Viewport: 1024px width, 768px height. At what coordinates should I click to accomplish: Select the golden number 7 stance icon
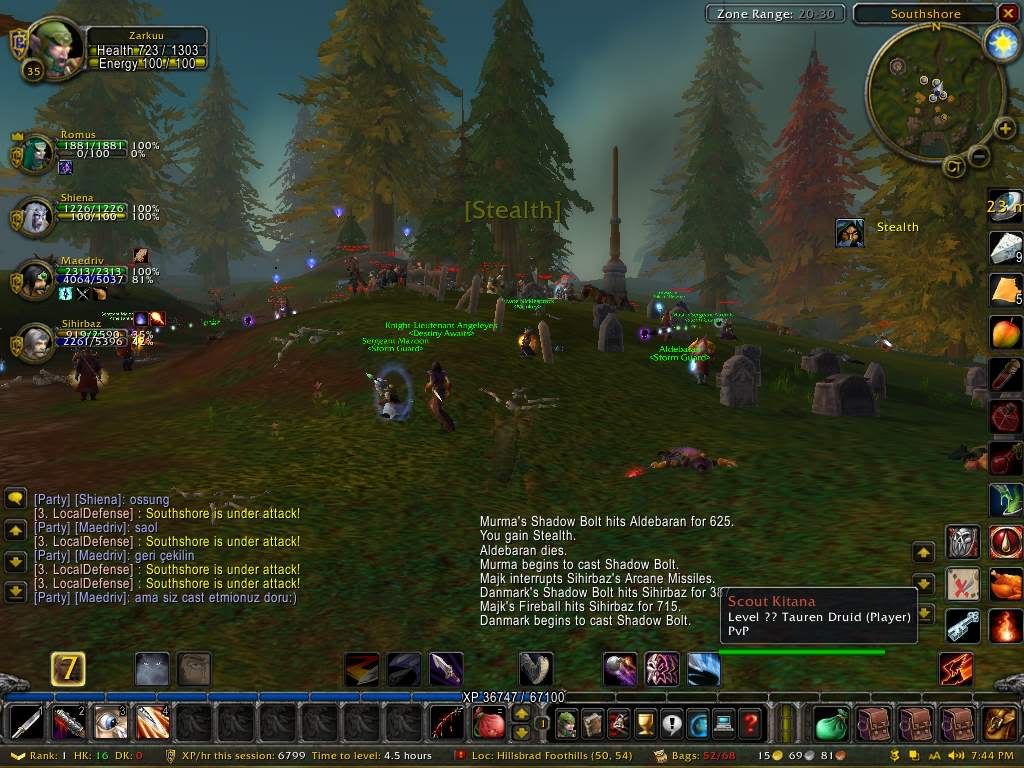[x=68, y=668]
